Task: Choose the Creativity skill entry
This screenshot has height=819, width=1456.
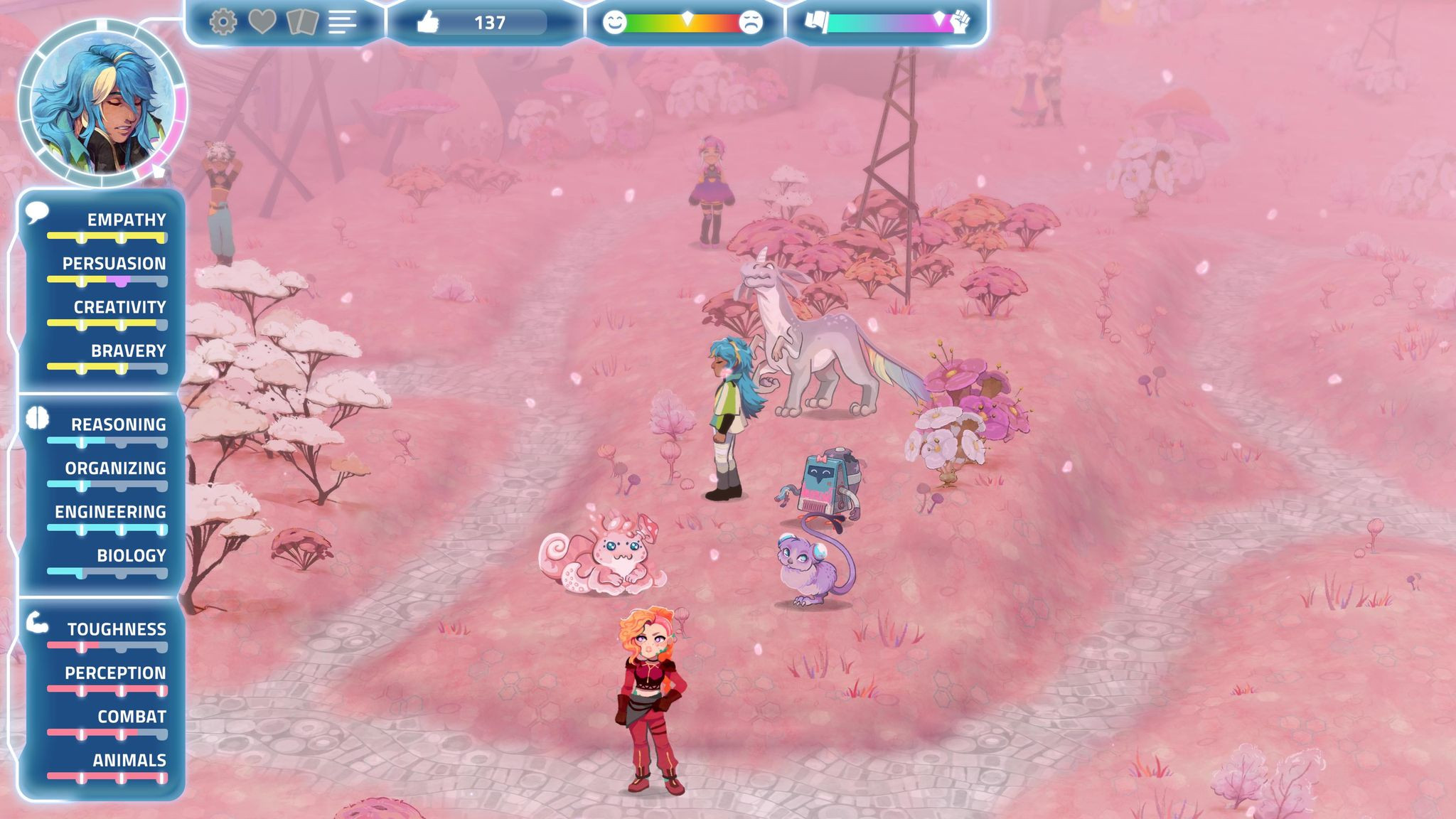Action: coord(119,308)
